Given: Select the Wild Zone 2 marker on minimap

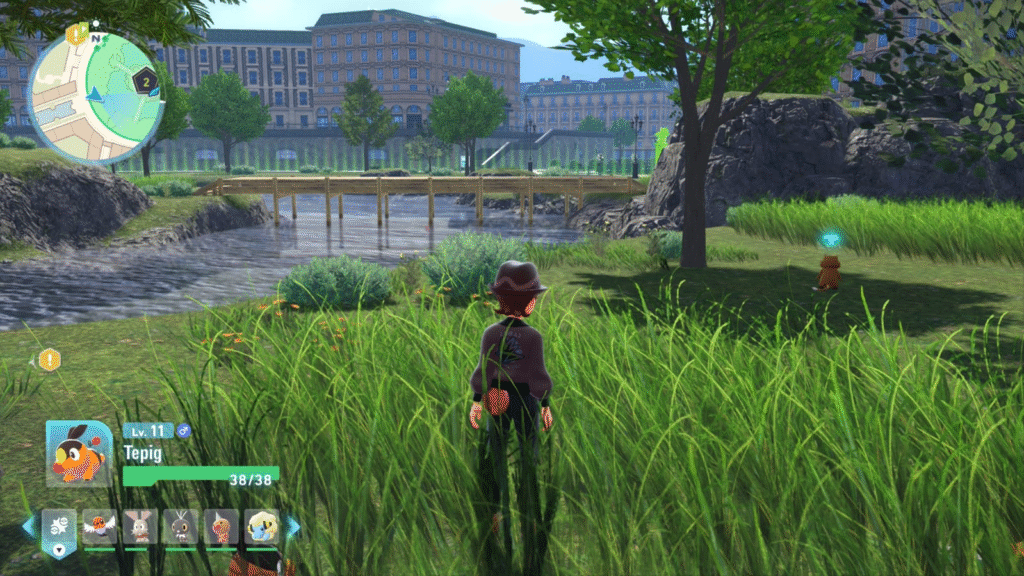Looking at the screenshot, I should click(146, 83).
